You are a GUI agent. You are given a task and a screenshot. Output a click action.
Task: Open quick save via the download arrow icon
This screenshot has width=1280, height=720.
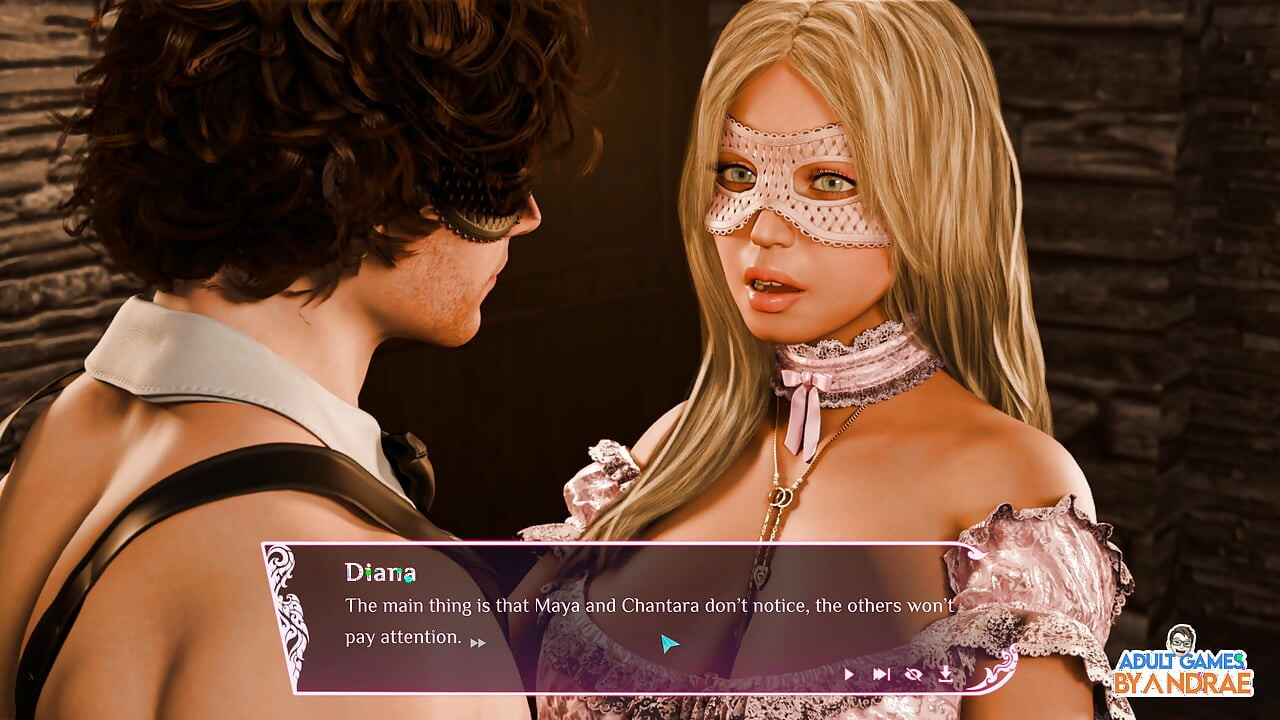[x=946, y=675]
